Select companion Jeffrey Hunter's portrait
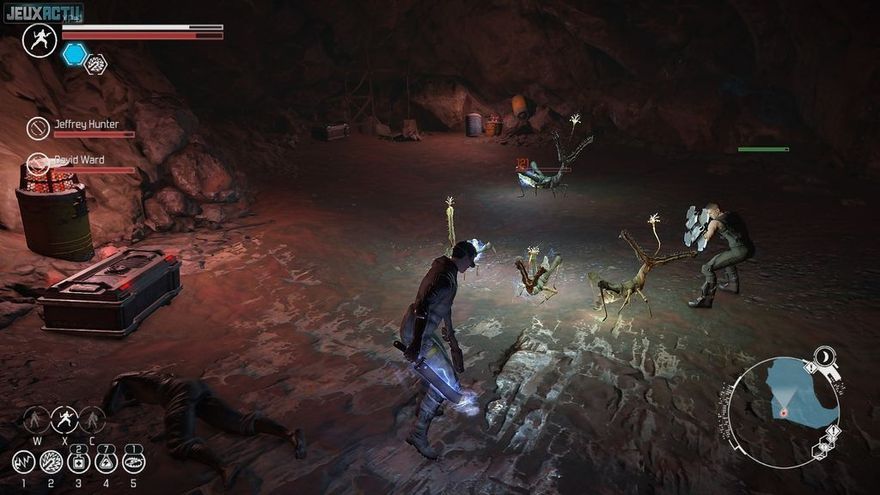 pyautogui.click(x=39, y=128)
